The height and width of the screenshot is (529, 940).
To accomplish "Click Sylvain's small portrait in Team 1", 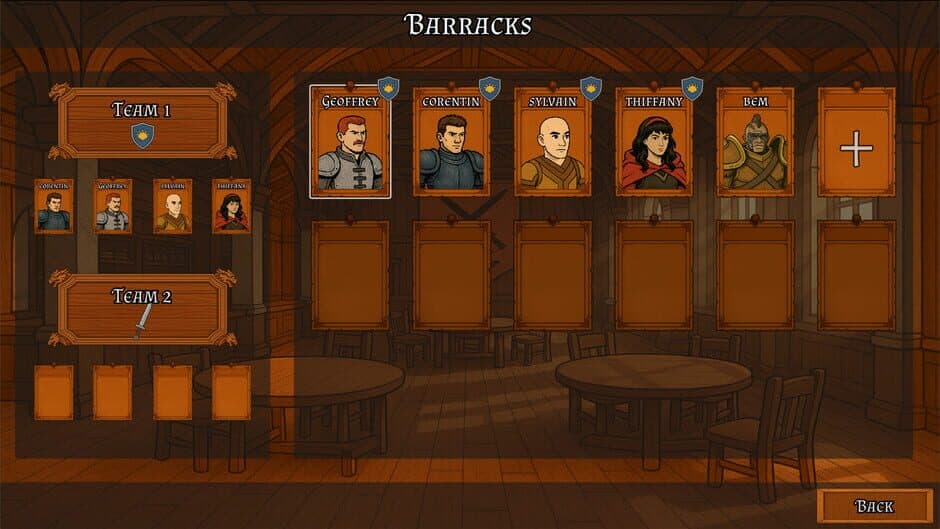I will tap(172, 206).
